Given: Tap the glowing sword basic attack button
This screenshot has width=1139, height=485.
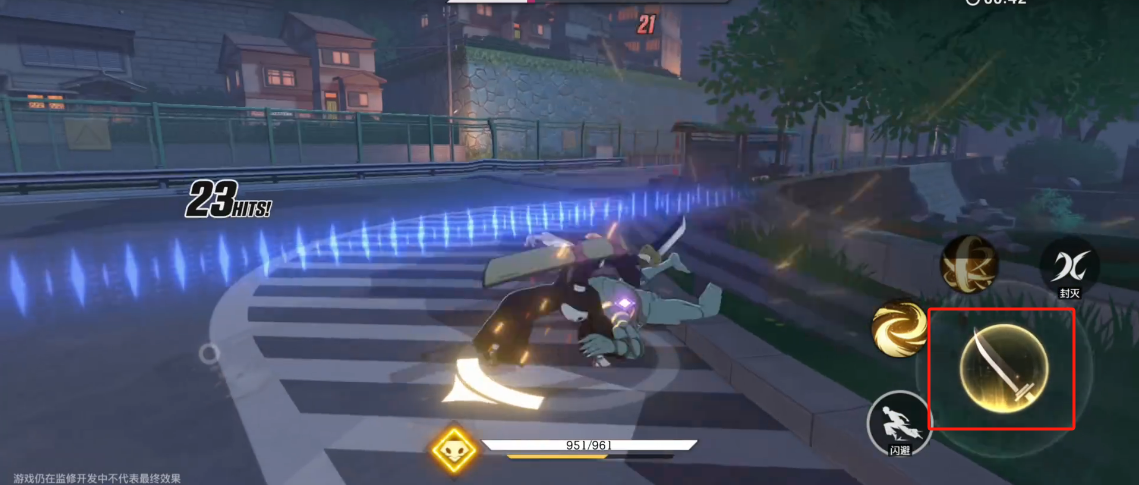Looking at the screenshot, I should click(x=1003, y=367).
